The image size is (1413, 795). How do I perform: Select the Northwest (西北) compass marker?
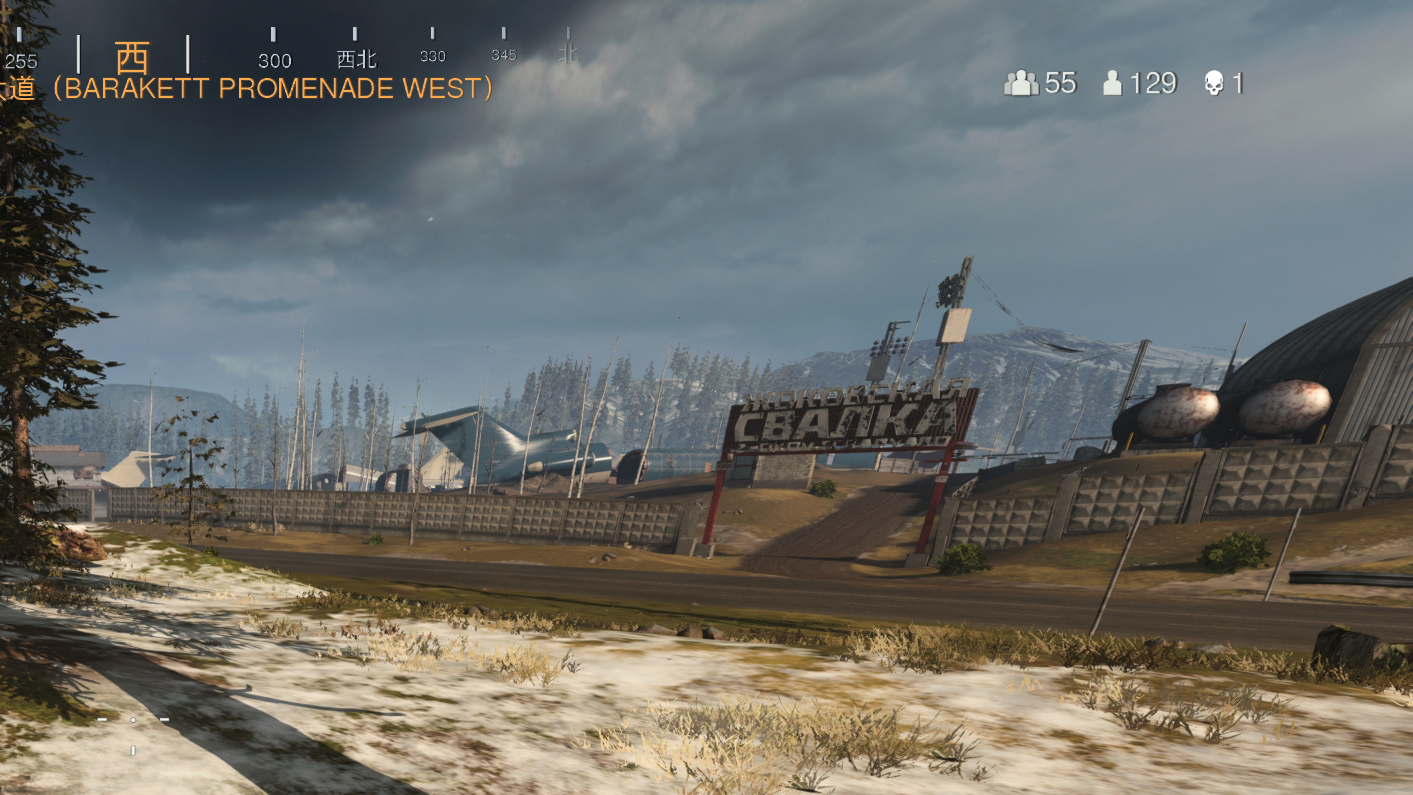(x=356, y=59)
